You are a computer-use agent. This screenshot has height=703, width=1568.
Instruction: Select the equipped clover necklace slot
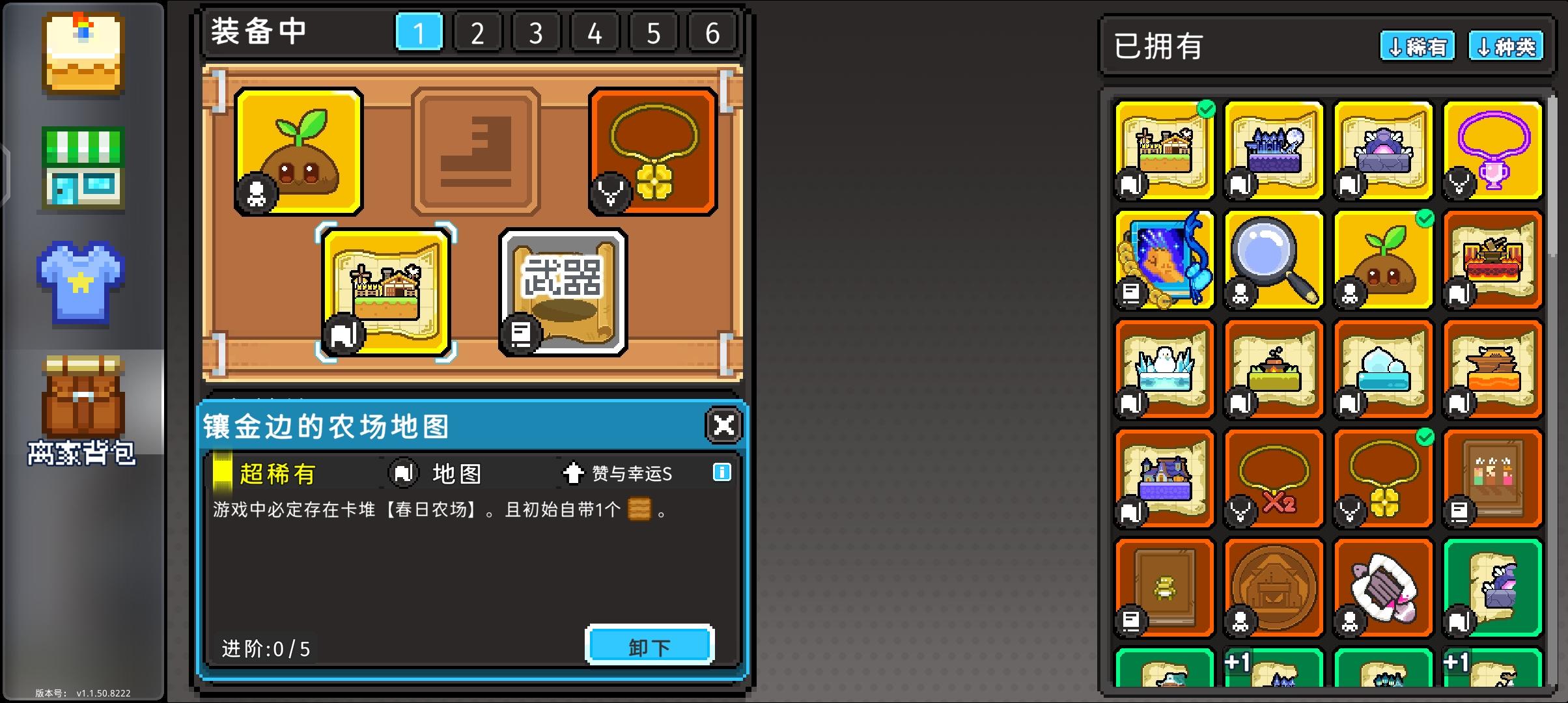651,150
